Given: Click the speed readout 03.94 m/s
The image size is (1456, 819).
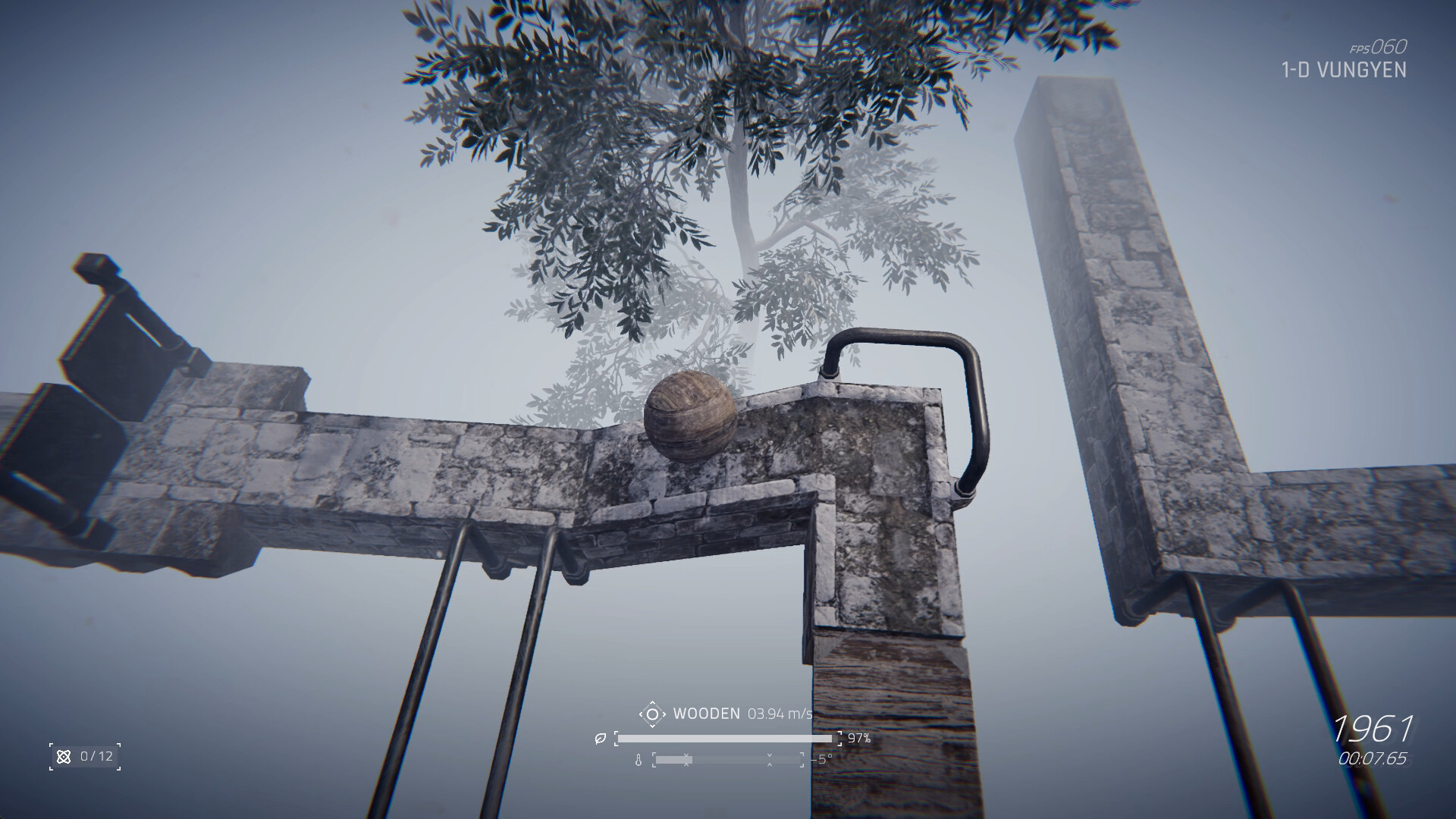Looking at the screenshot, I should click(780, 714).
